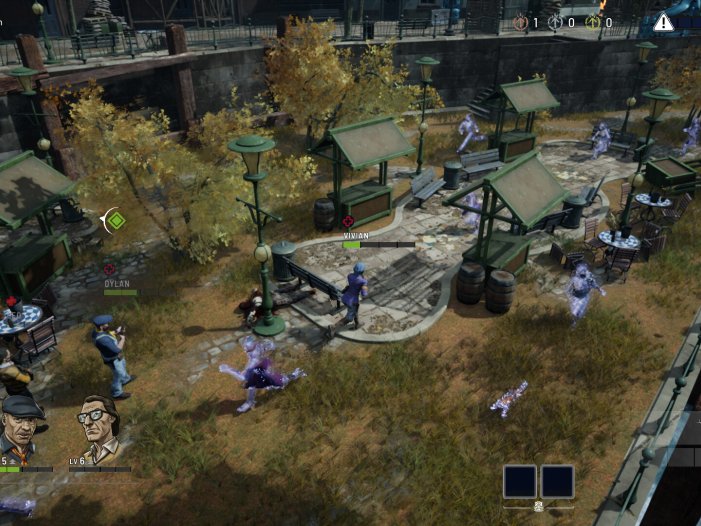Click the red upward-arrow counter icon

coord(520,22)
